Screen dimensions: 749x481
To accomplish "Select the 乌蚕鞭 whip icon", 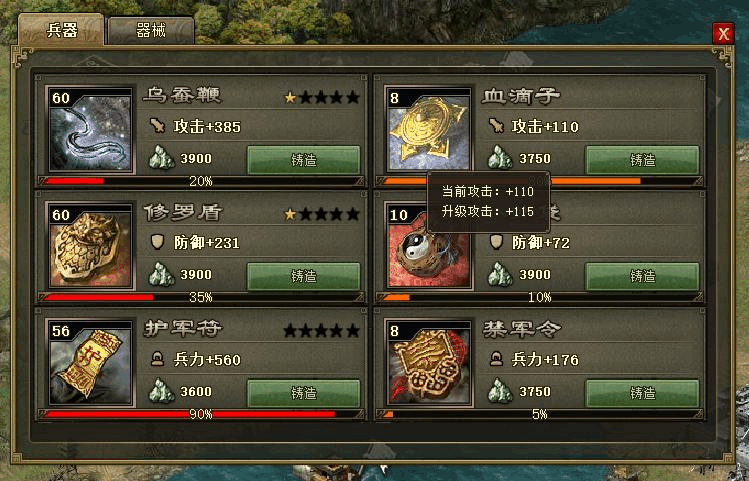I will coord(91,130).
